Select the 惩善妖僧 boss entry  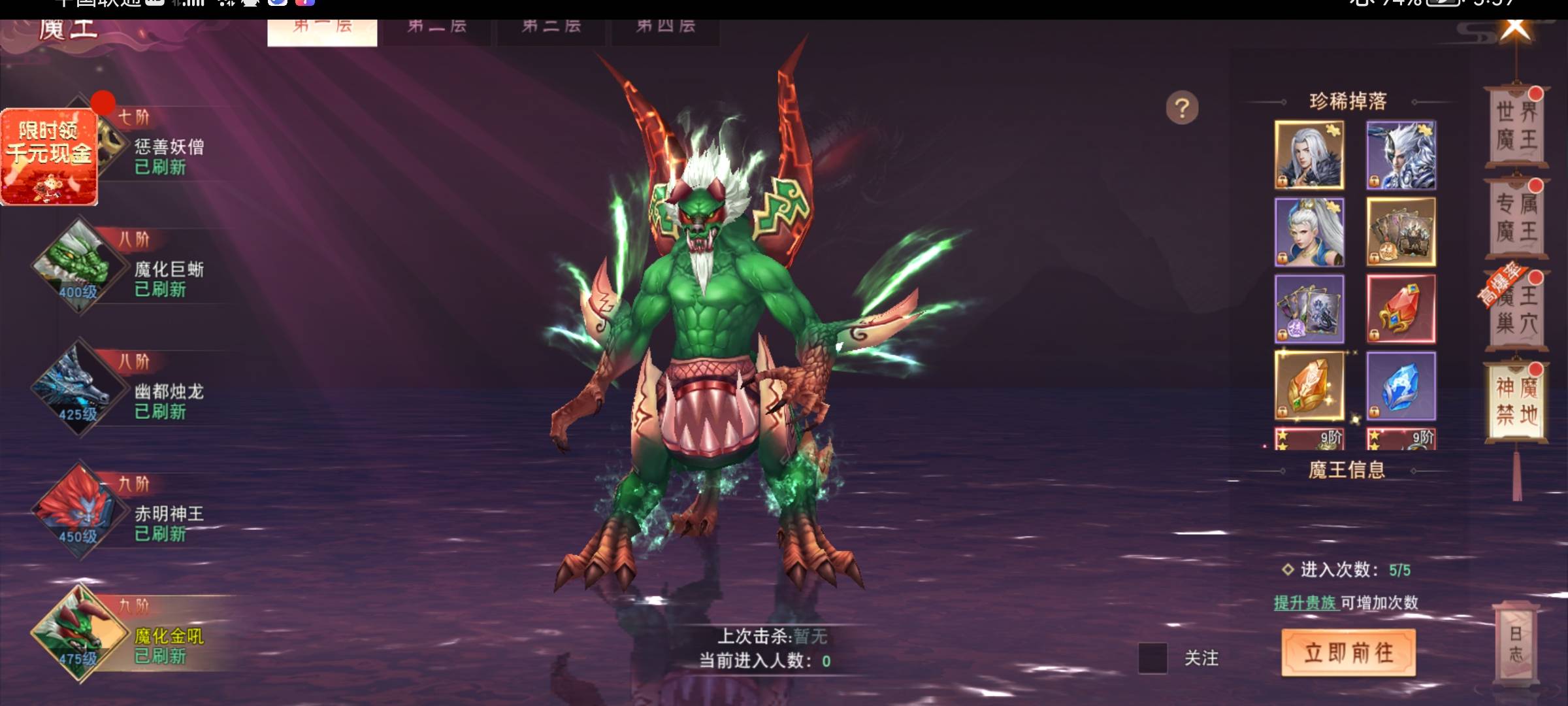(x=169, y=156)
